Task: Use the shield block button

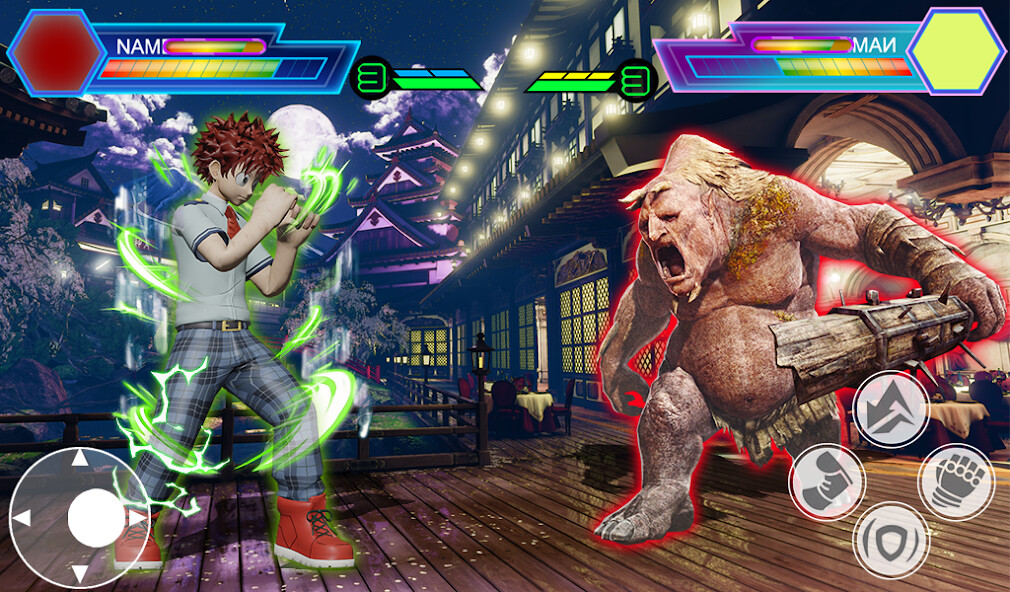Action: click(891, 541)
